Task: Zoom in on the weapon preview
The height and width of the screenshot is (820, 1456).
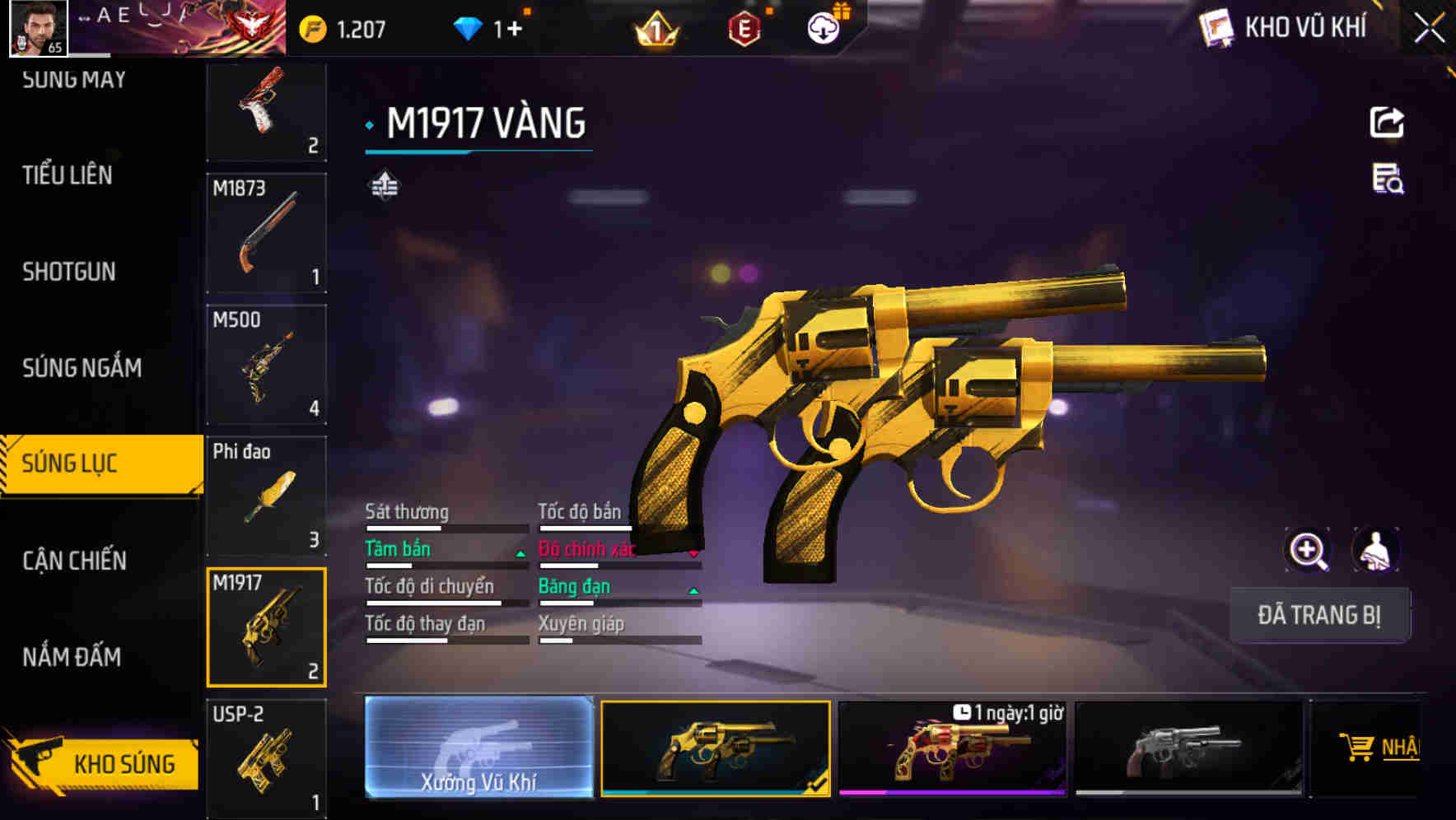Action: point(1308,550)
